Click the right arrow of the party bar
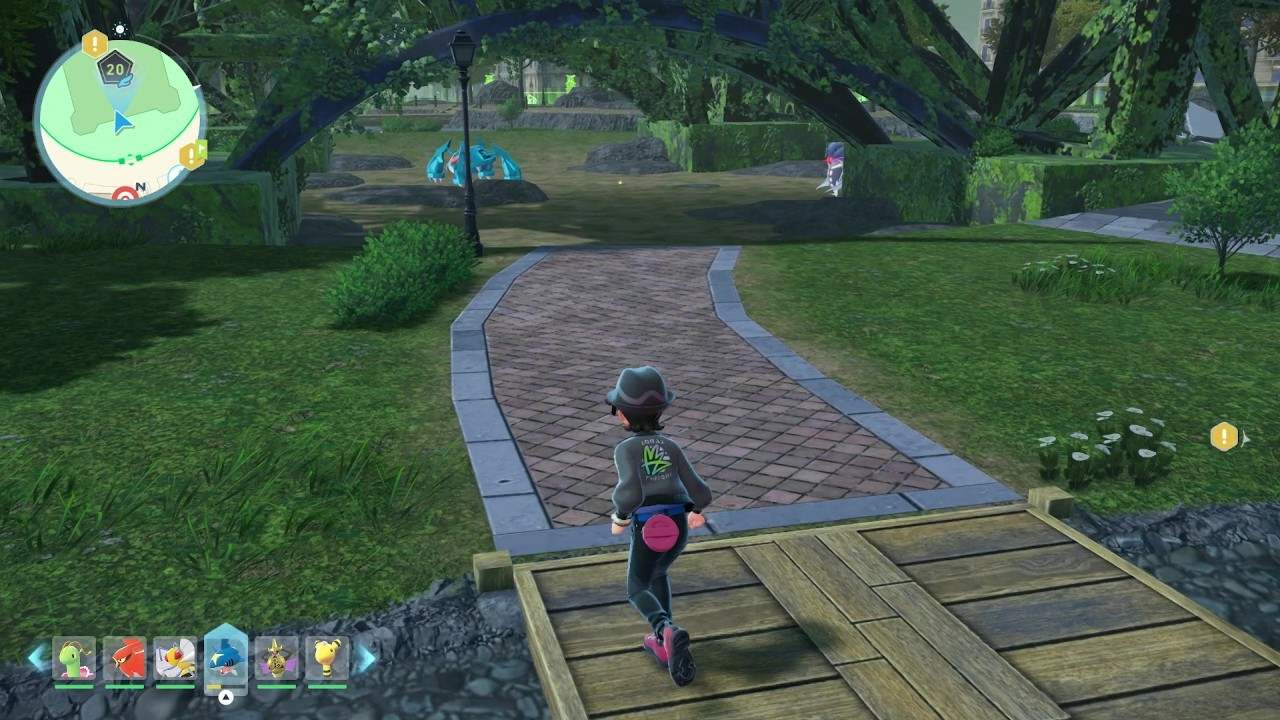Image resolution: width=1280 pixels, height=720 pixels. pos(366,657)
